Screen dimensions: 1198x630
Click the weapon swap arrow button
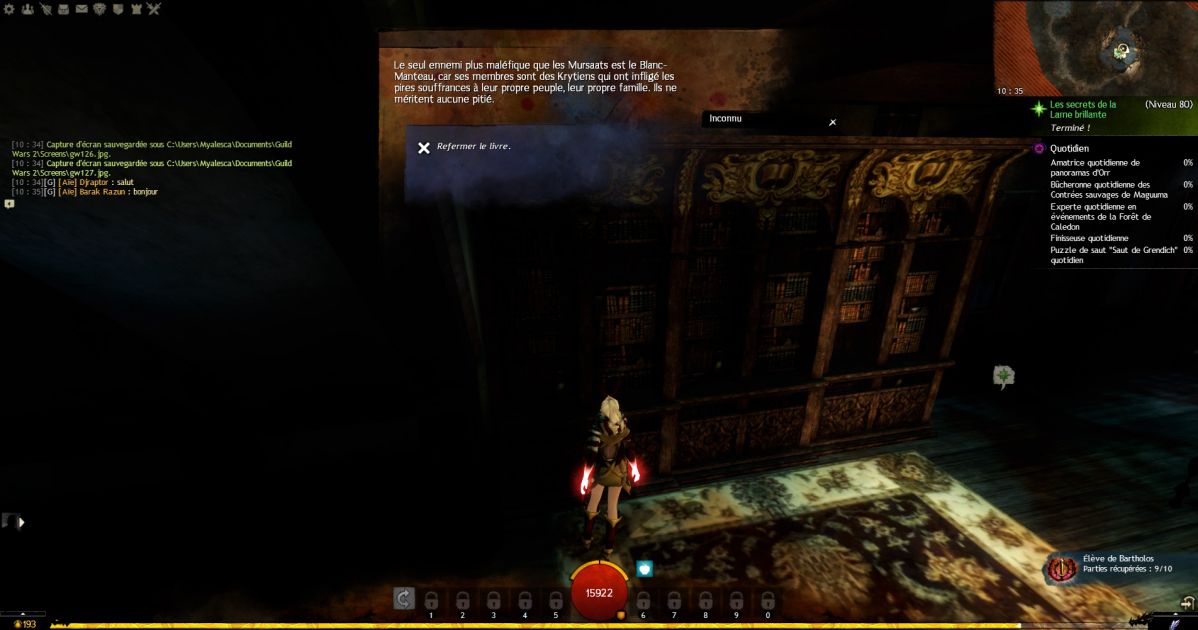[x=403, y=598]
